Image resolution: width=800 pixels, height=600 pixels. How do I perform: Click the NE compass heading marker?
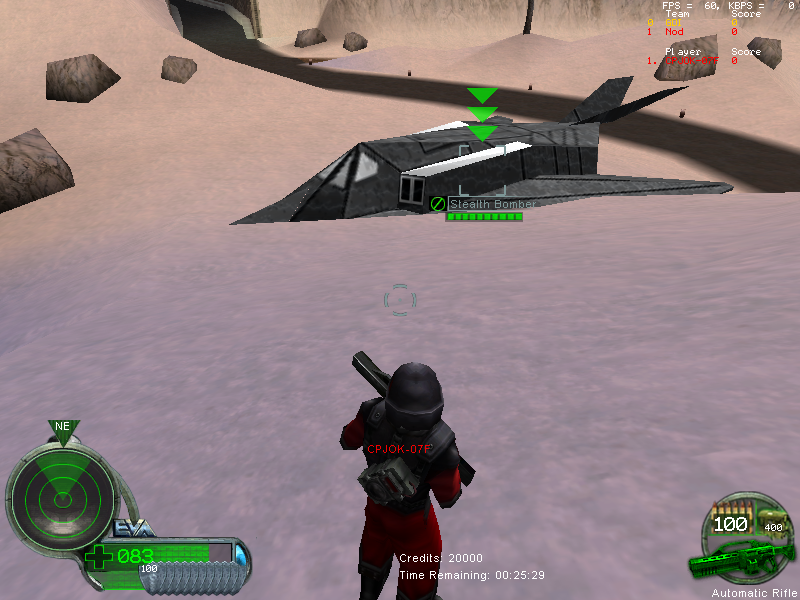pyautogui.click(x=62, y=427)
